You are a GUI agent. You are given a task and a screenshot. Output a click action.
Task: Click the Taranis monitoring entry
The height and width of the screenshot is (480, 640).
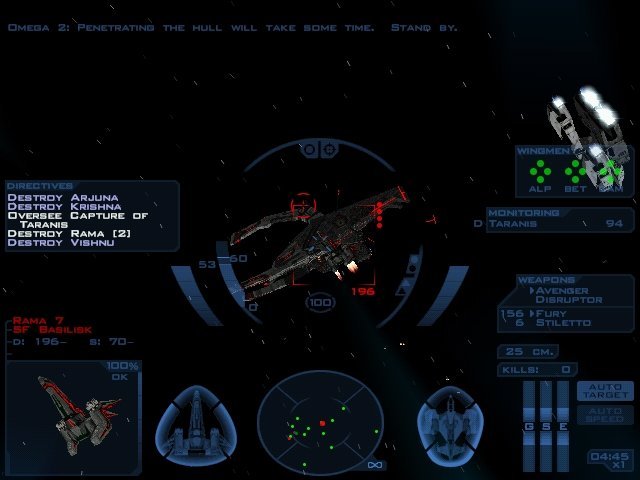pyautogui.click(x=560, y=224)
